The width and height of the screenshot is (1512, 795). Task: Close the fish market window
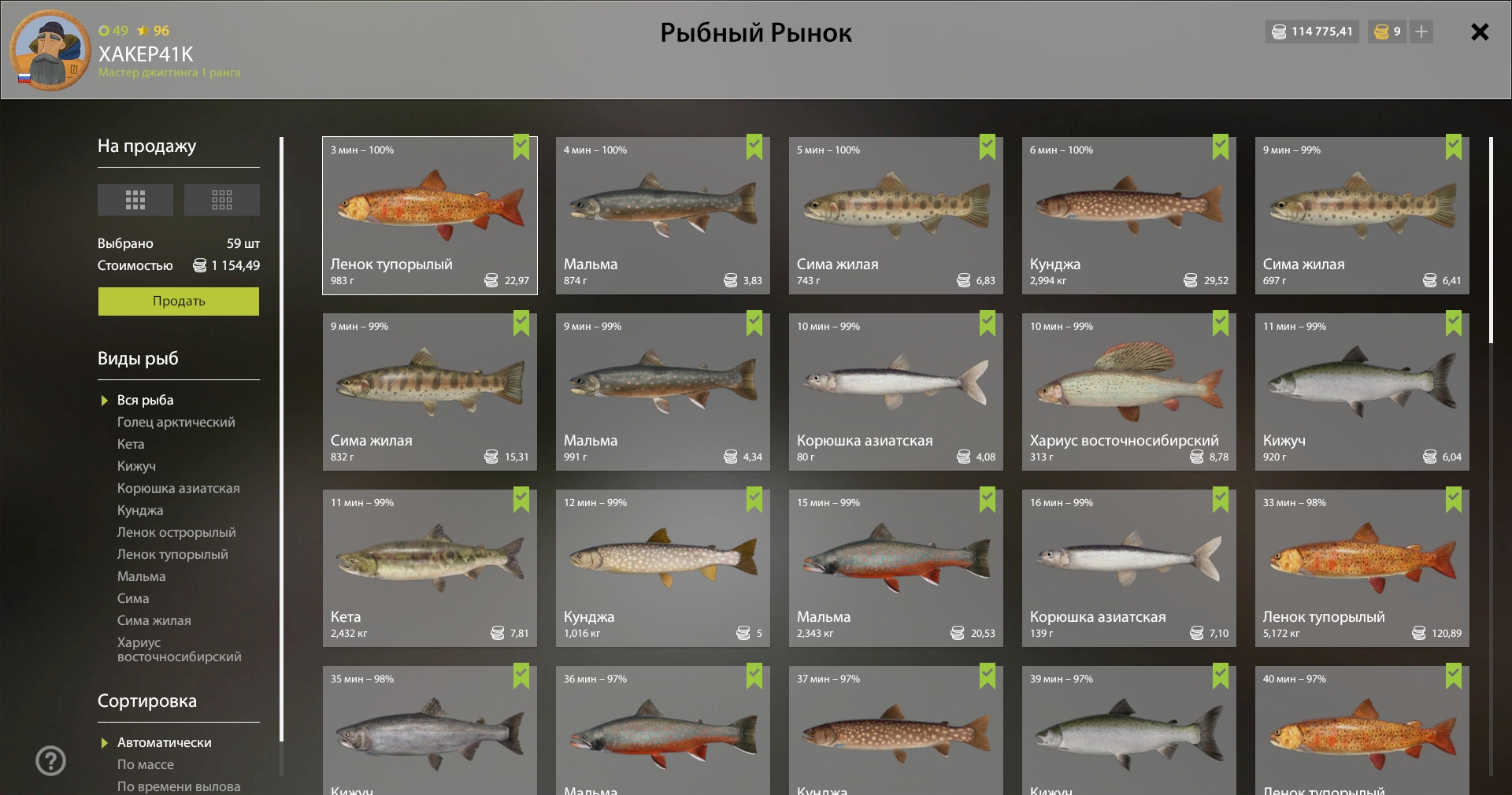pos(1480,32)
